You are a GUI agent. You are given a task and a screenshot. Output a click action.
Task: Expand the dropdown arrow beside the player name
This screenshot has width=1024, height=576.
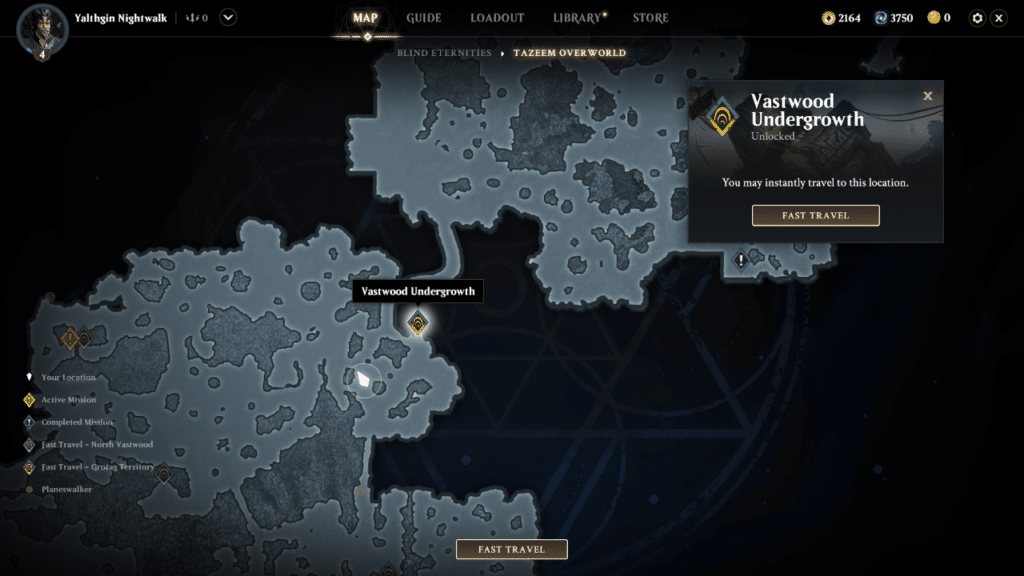228,17
